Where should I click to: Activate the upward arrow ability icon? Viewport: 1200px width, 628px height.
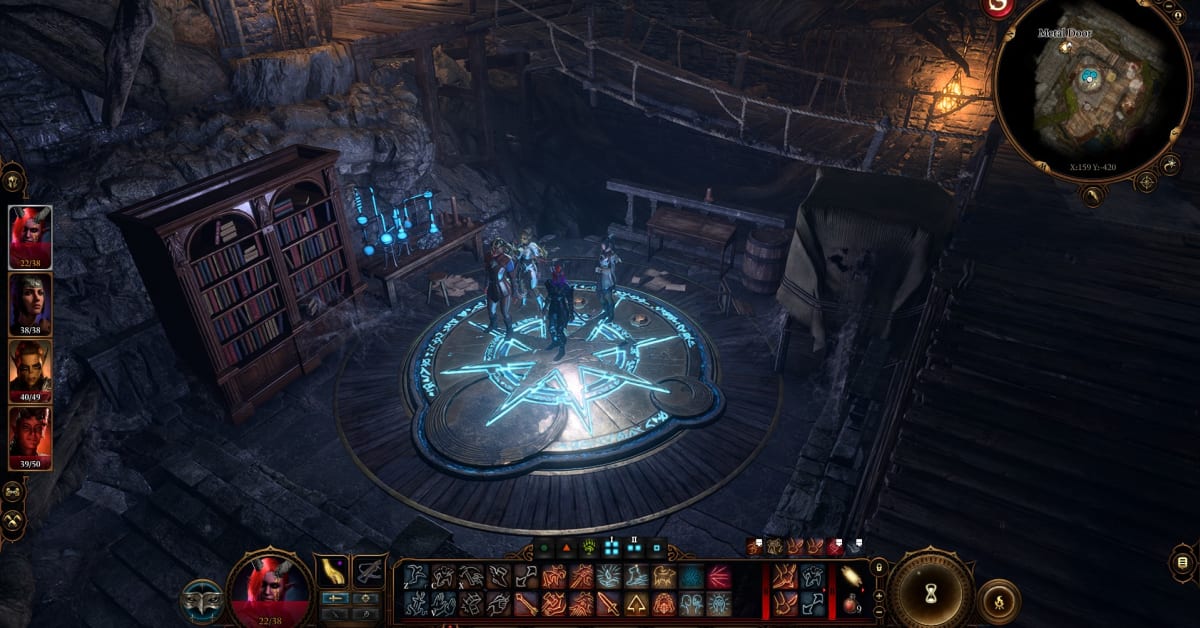[636, 603]
